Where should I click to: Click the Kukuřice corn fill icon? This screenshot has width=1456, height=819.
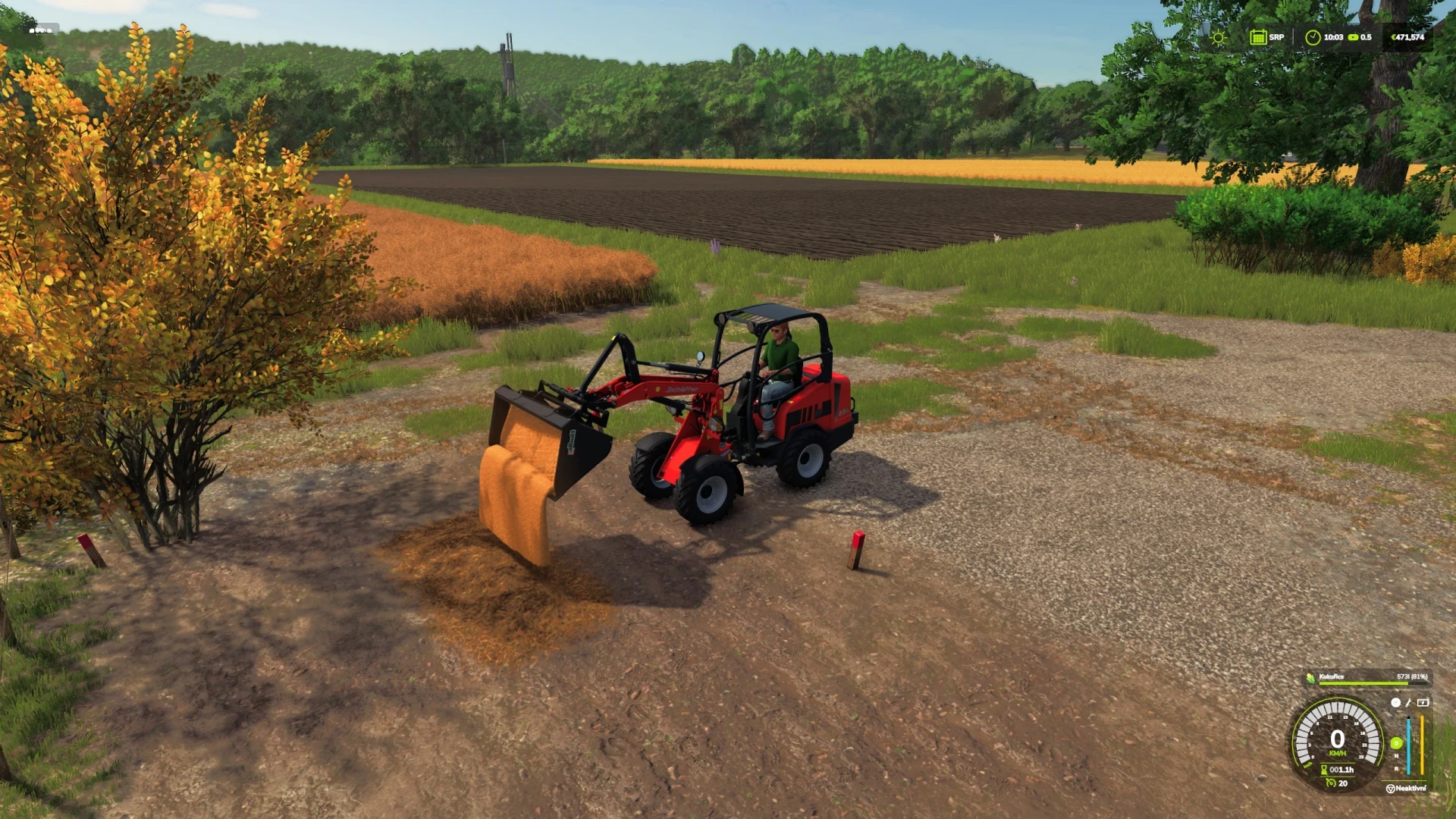tap(1311, 679)
